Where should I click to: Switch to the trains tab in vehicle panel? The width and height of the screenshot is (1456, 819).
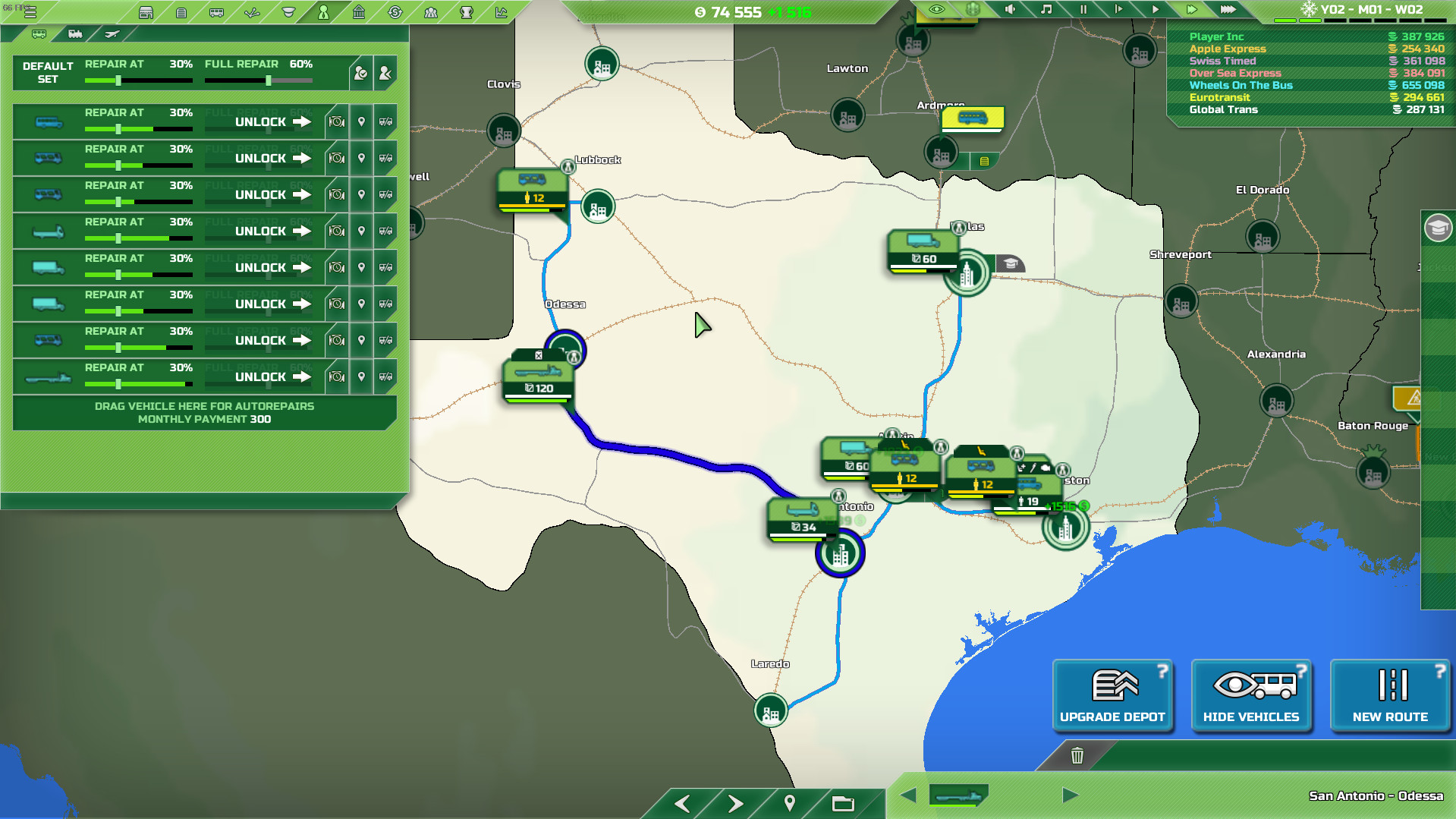(73, 33)
